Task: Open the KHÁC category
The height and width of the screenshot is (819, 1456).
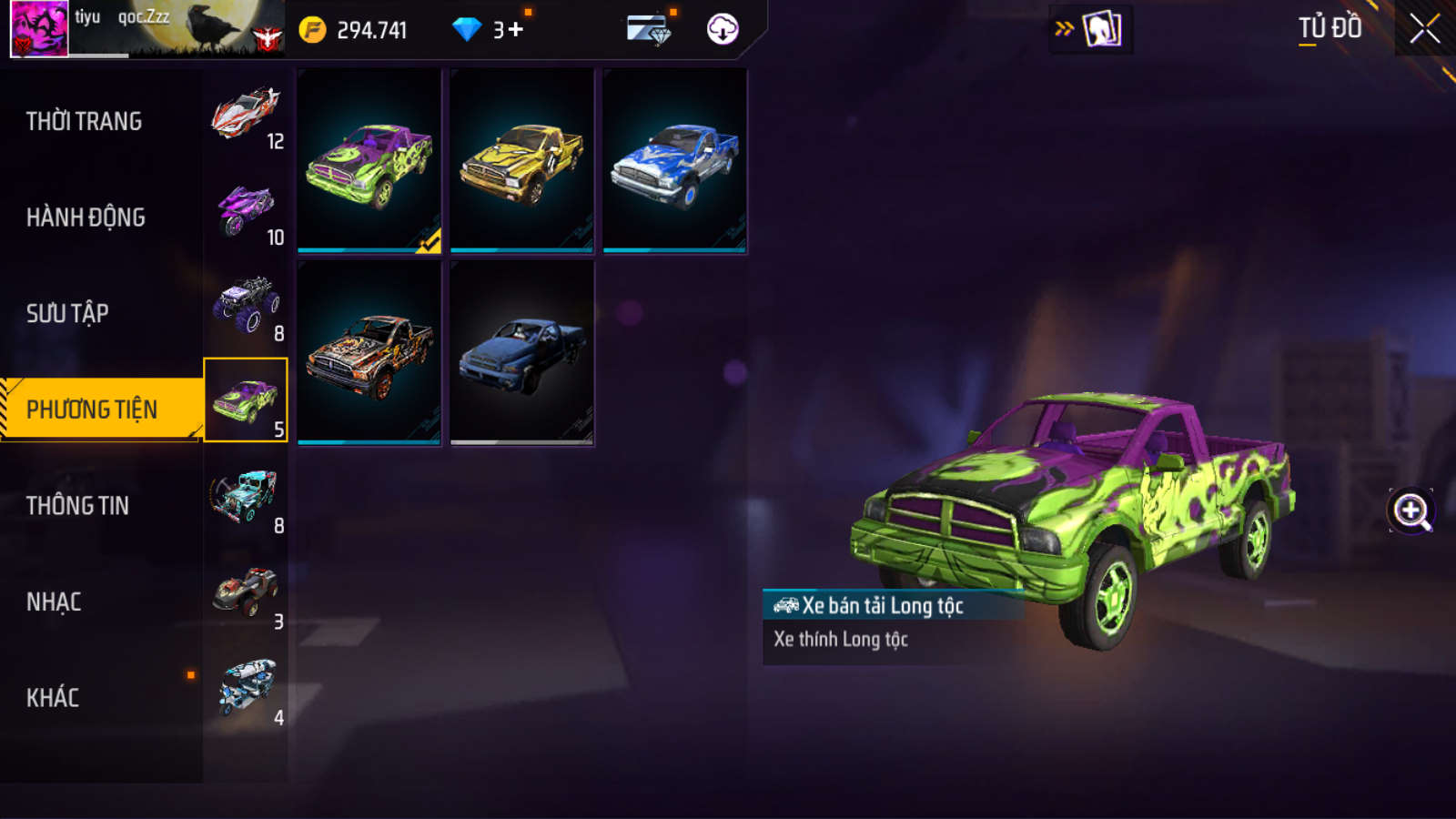Action: click(x=53, y=698)
